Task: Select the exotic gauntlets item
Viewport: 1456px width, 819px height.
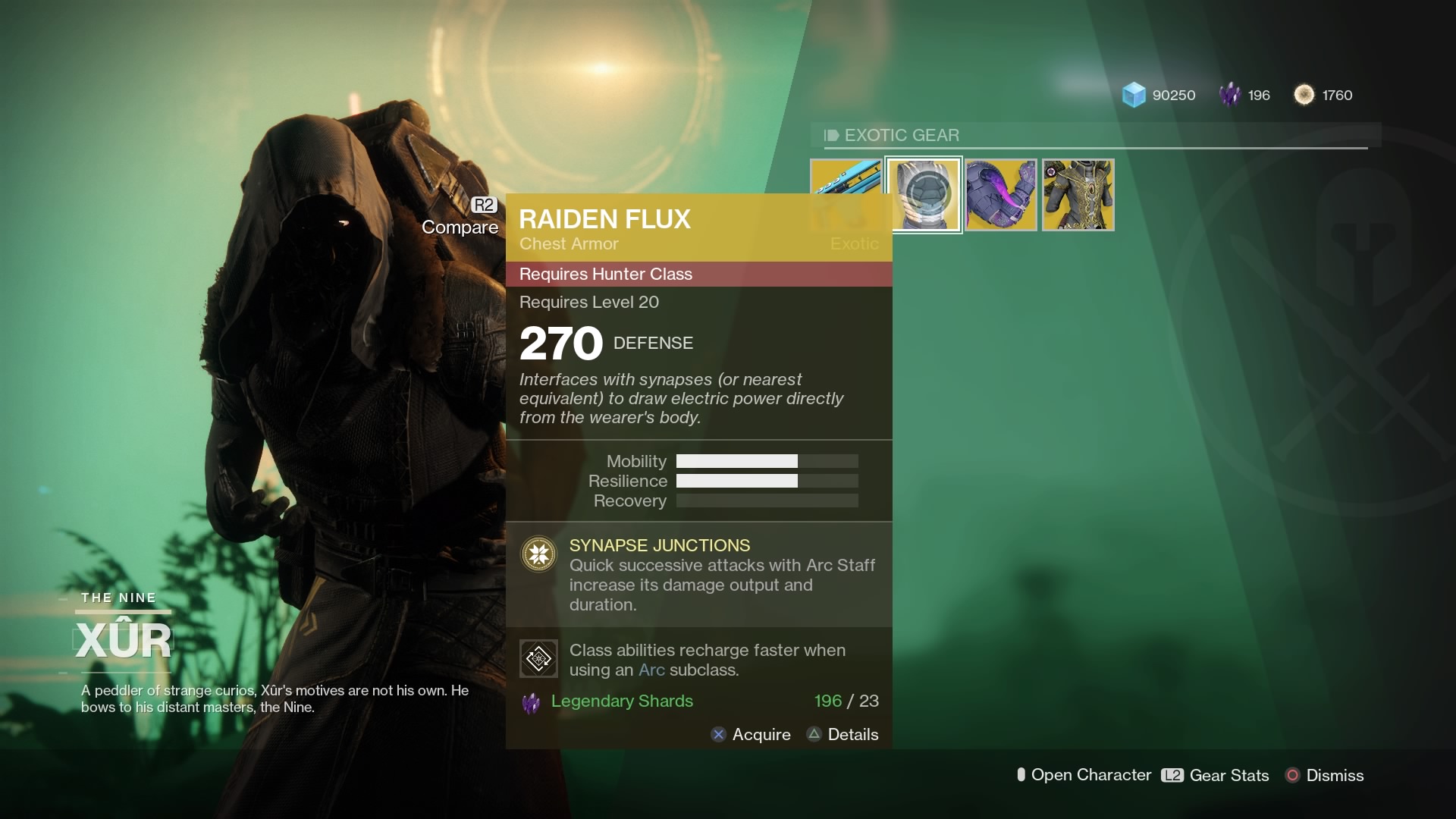Action: pyautogui.click(x=1001, y=194)
